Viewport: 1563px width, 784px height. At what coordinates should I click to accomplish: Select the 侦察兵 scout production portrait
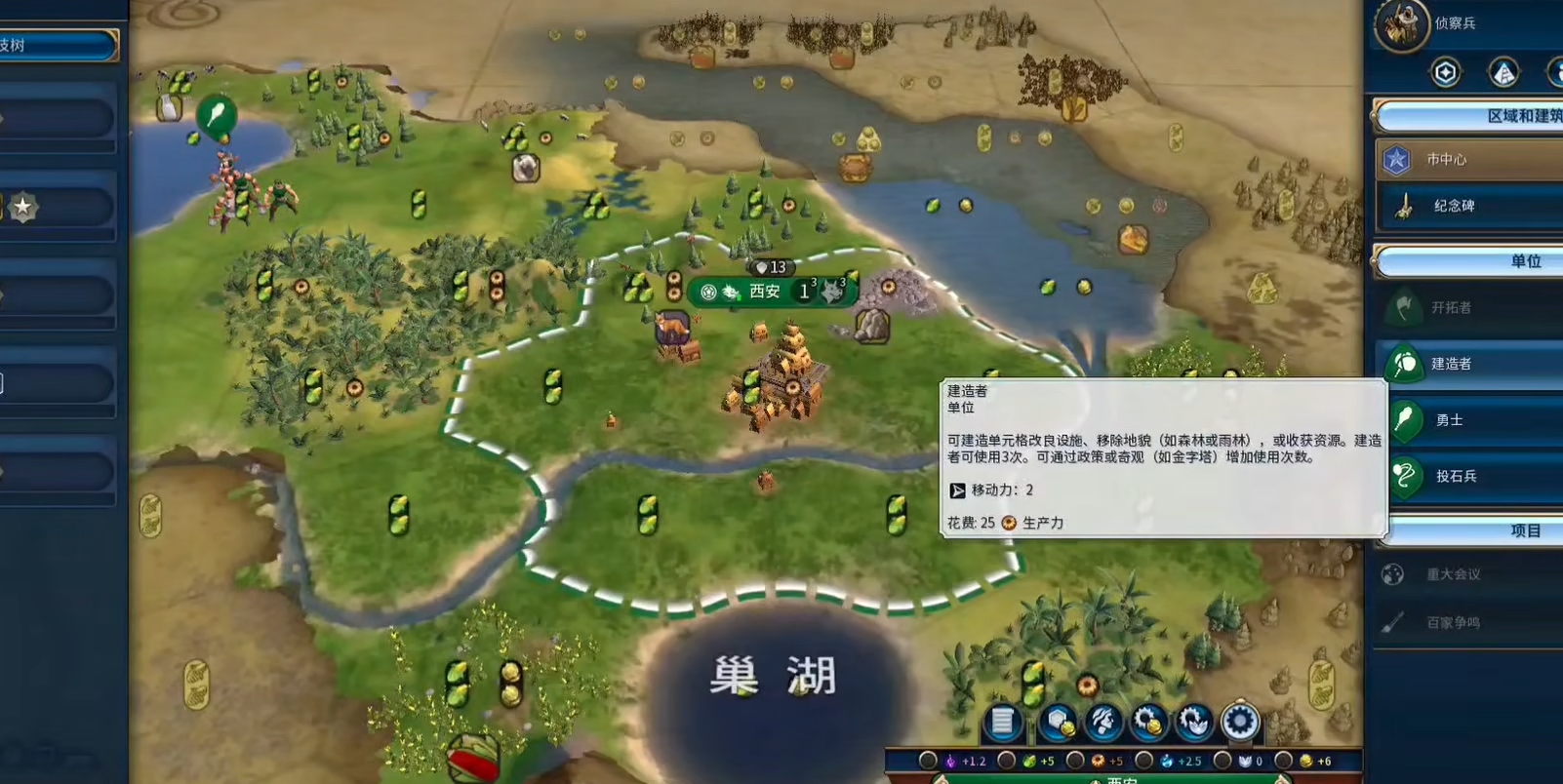[1401, 25]
